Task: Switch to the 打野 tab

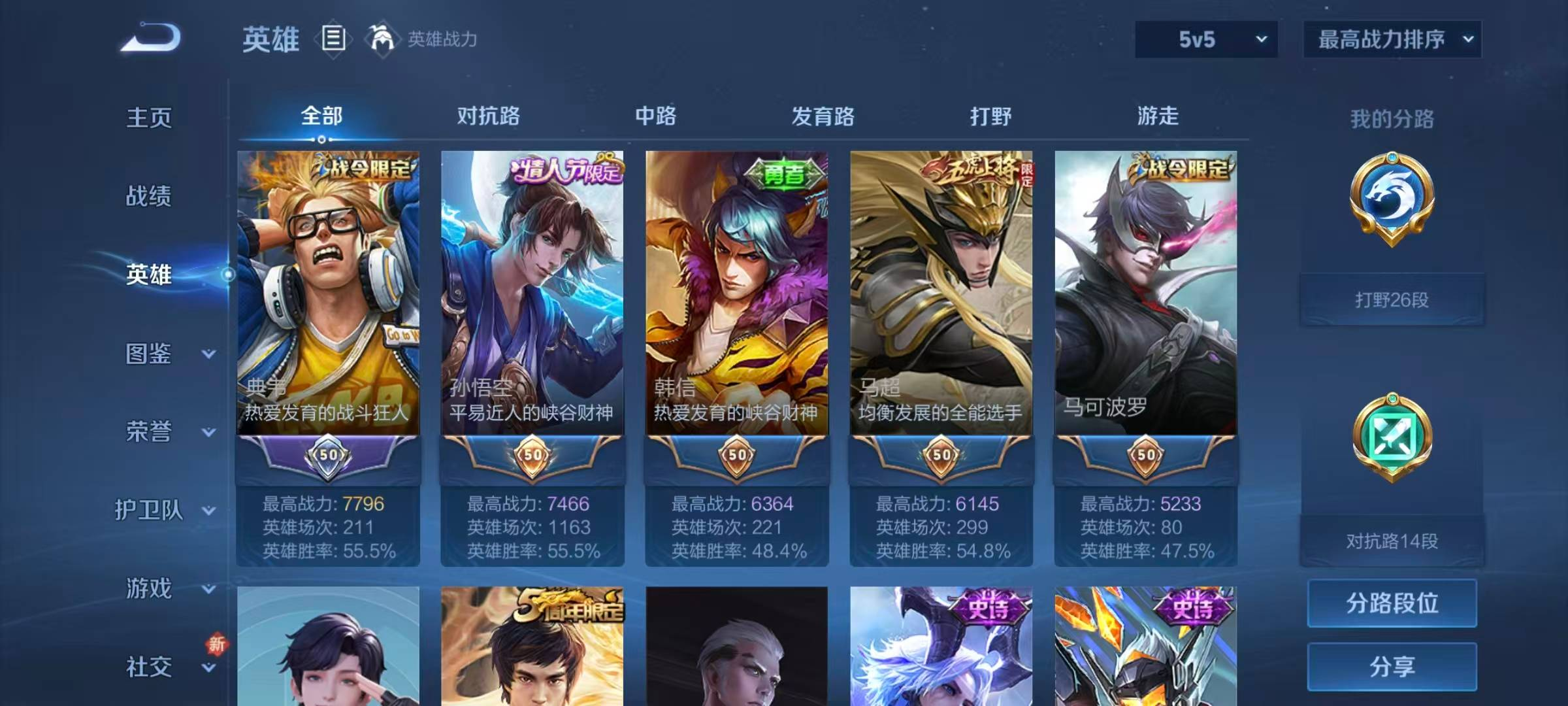Action: pyautogui.click(x=992, y=116)
